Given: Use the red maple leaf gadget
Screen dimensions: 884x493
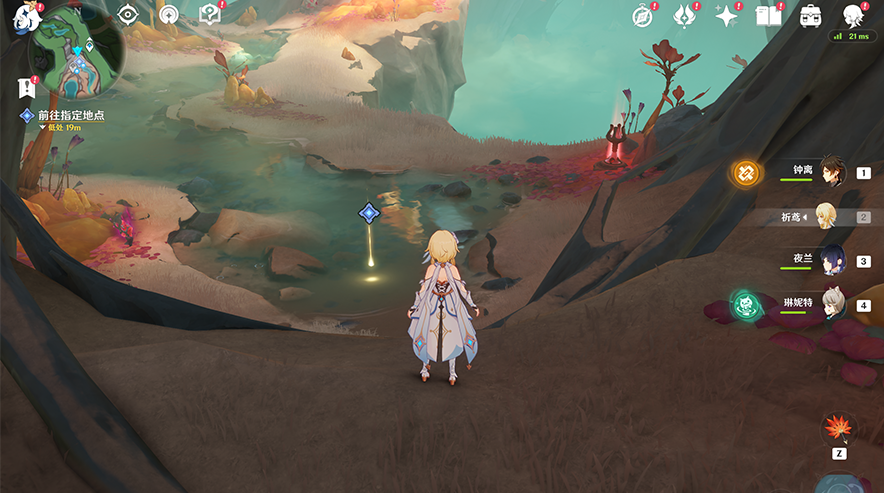Looking at the screenshot, I should click(x=838, y=429).
